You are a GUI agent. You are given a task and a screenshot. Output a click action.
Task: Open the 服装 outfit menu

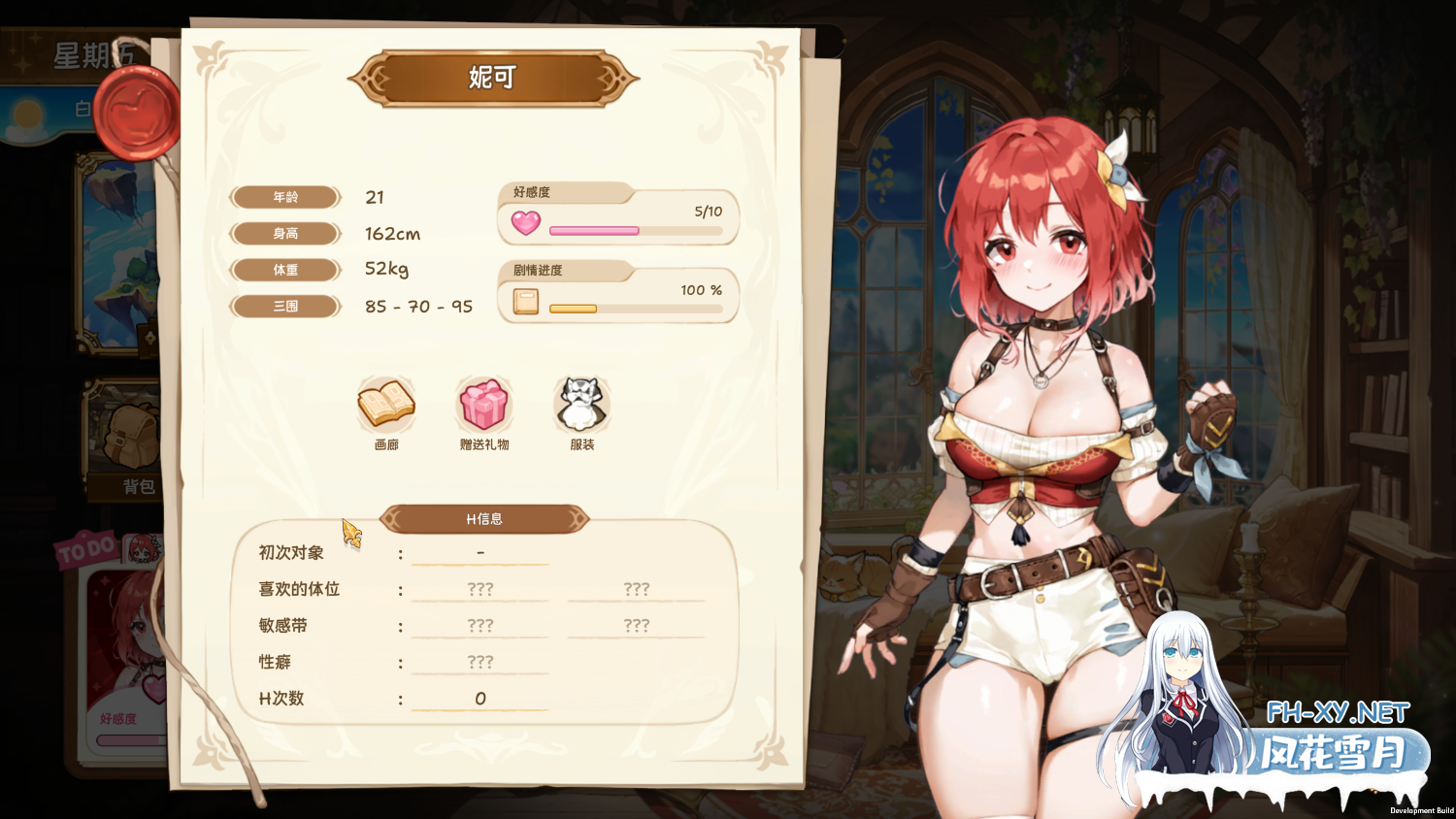tap(581, 406)
